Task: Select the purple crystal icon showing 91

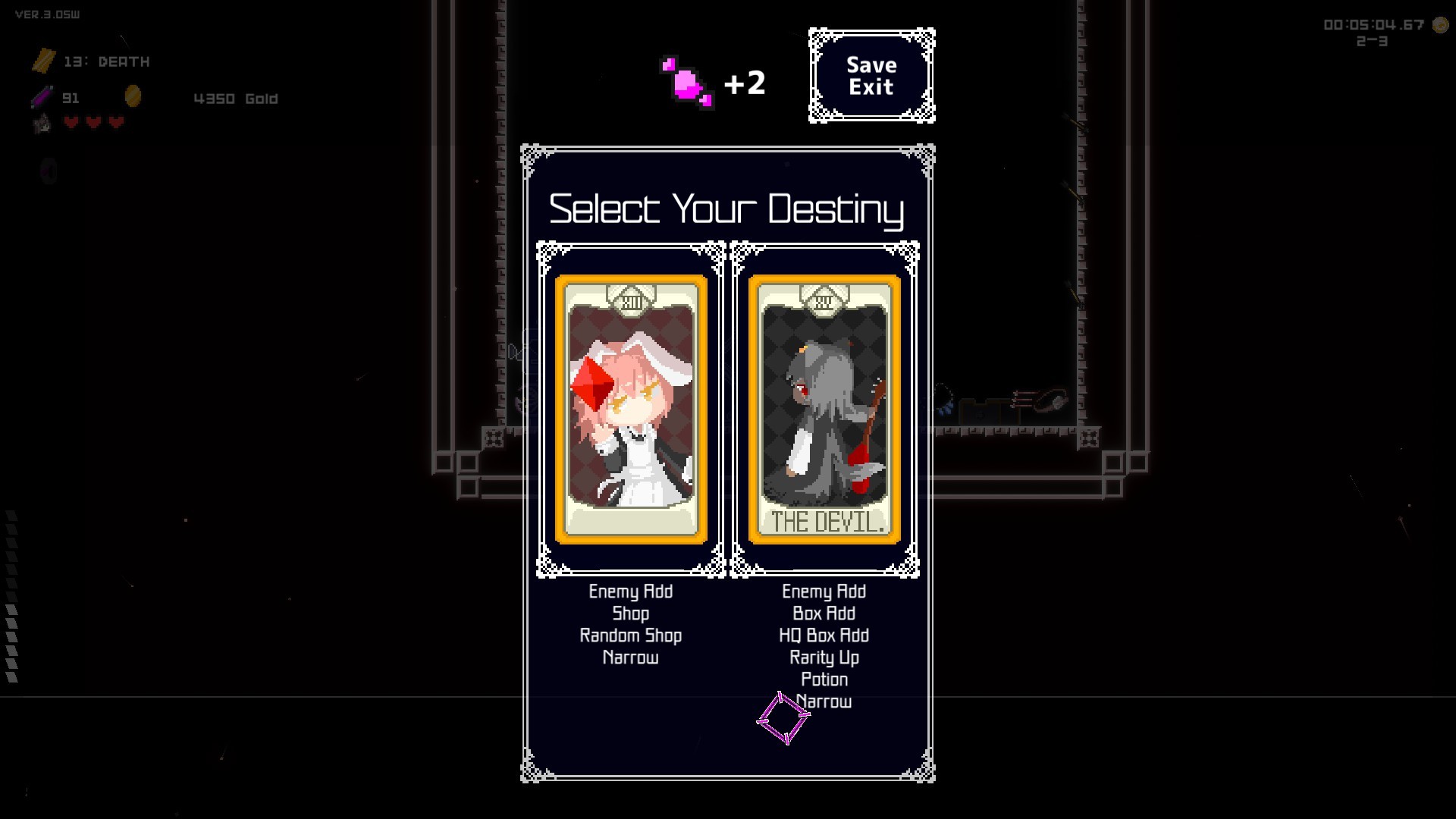Action: coord(42,96)
